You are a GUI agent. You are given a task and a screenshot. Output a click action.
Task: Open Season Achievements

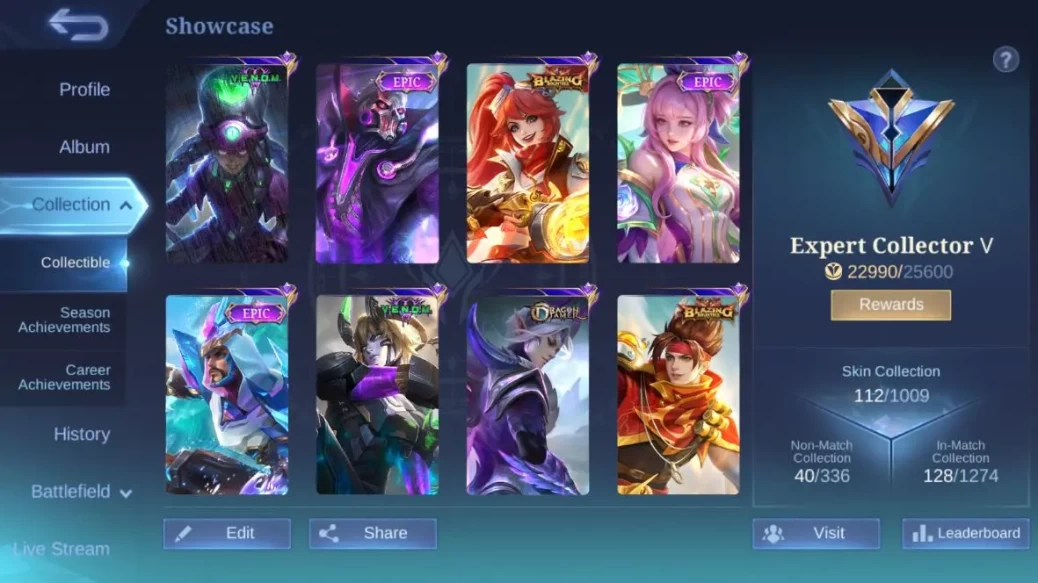(x=64, y=320)
